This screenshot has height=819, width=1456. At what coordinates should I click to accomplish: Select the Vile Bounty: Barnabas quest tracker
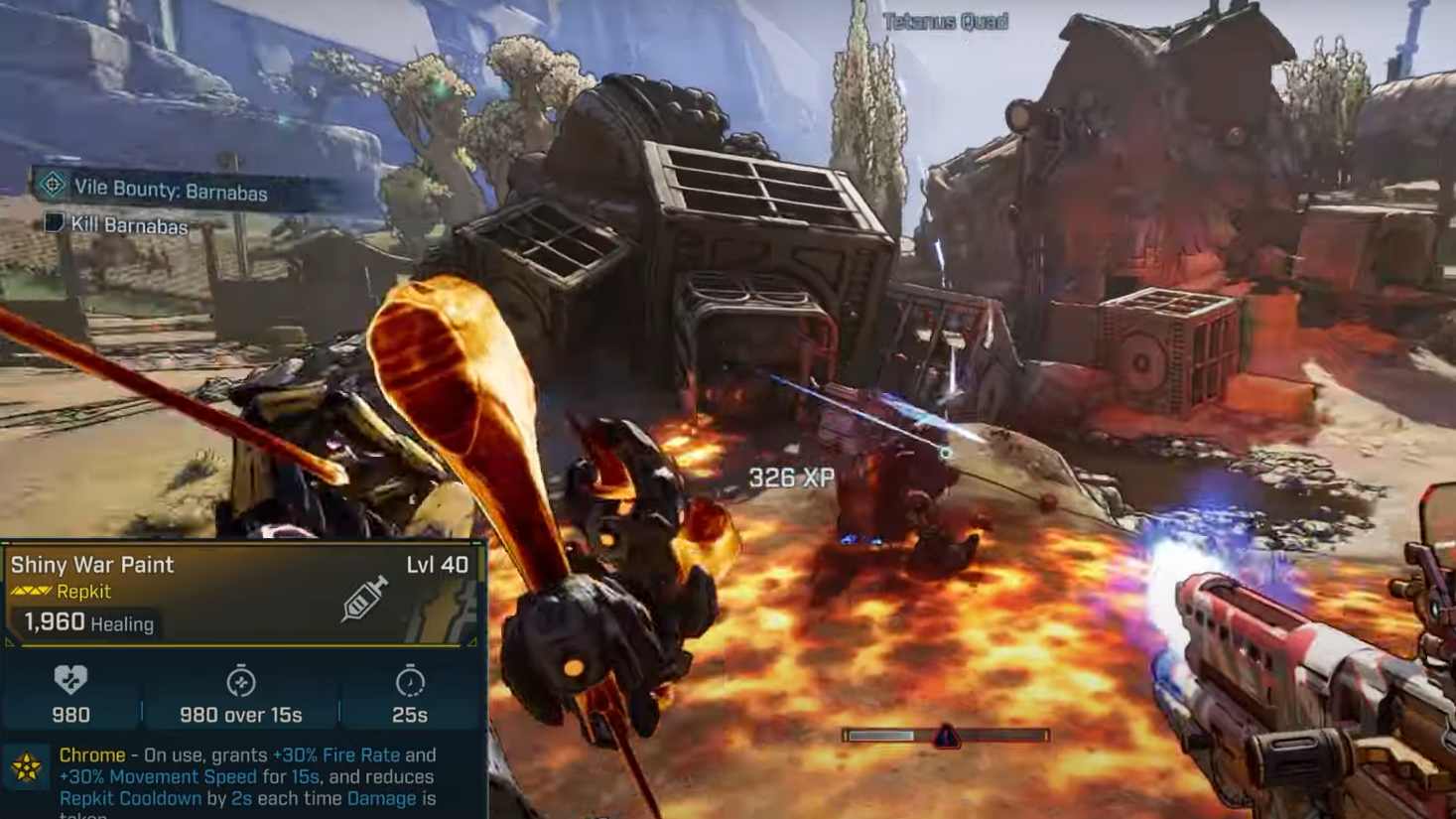tap(169, 190)
